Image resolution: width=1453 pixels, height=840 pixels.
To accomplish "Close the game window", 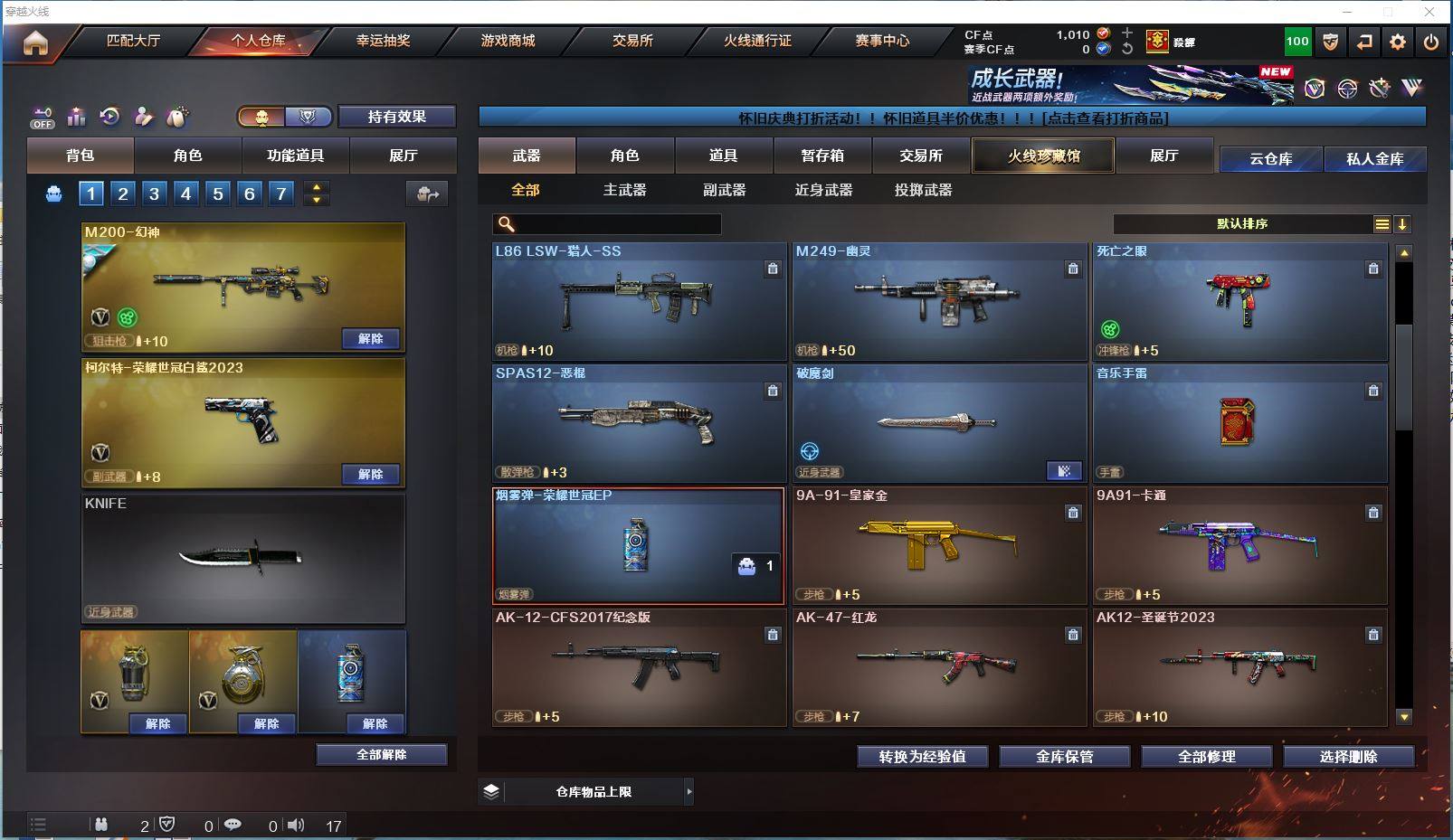I will click(1429, 12).
